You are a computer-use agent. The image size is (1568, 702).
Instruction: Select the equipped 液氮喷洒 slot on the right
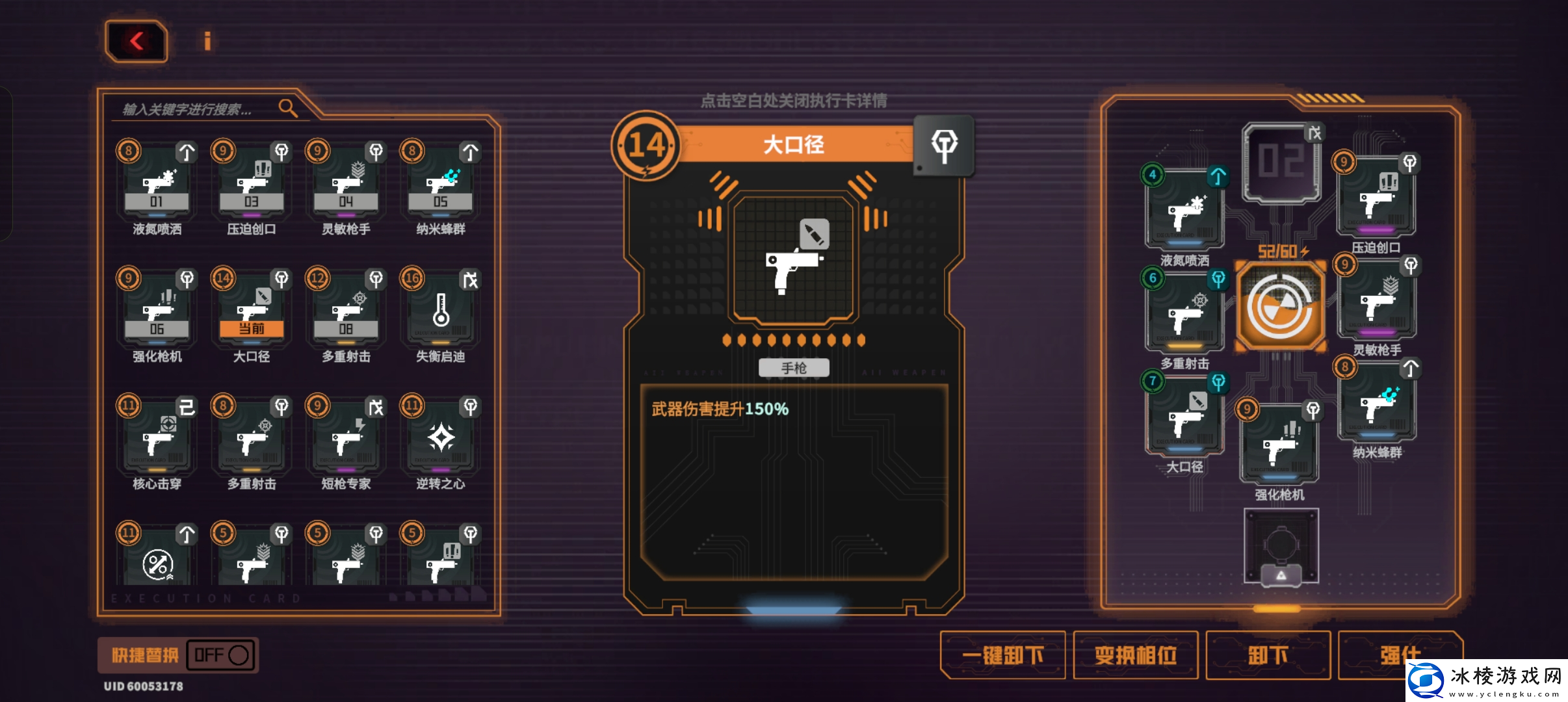1184,211
